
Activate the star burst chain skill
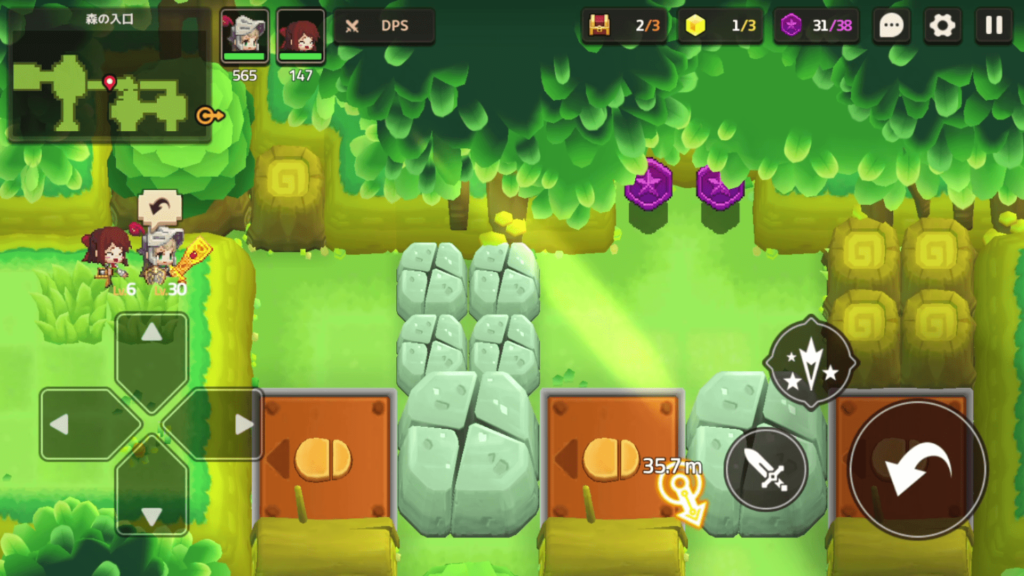tap(810, 362)
